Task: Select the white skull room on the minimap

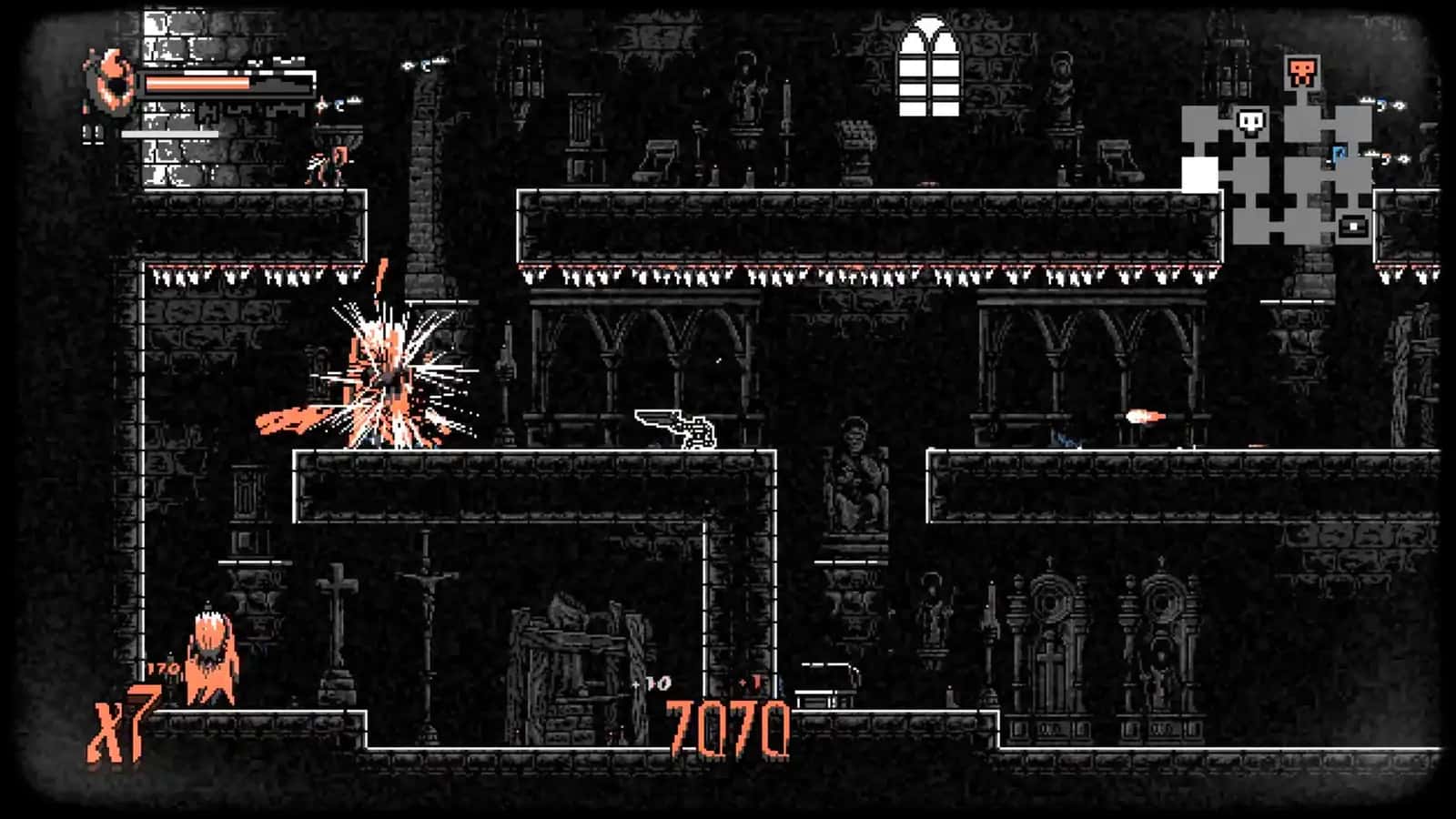Action: [x=1252, y=122]
